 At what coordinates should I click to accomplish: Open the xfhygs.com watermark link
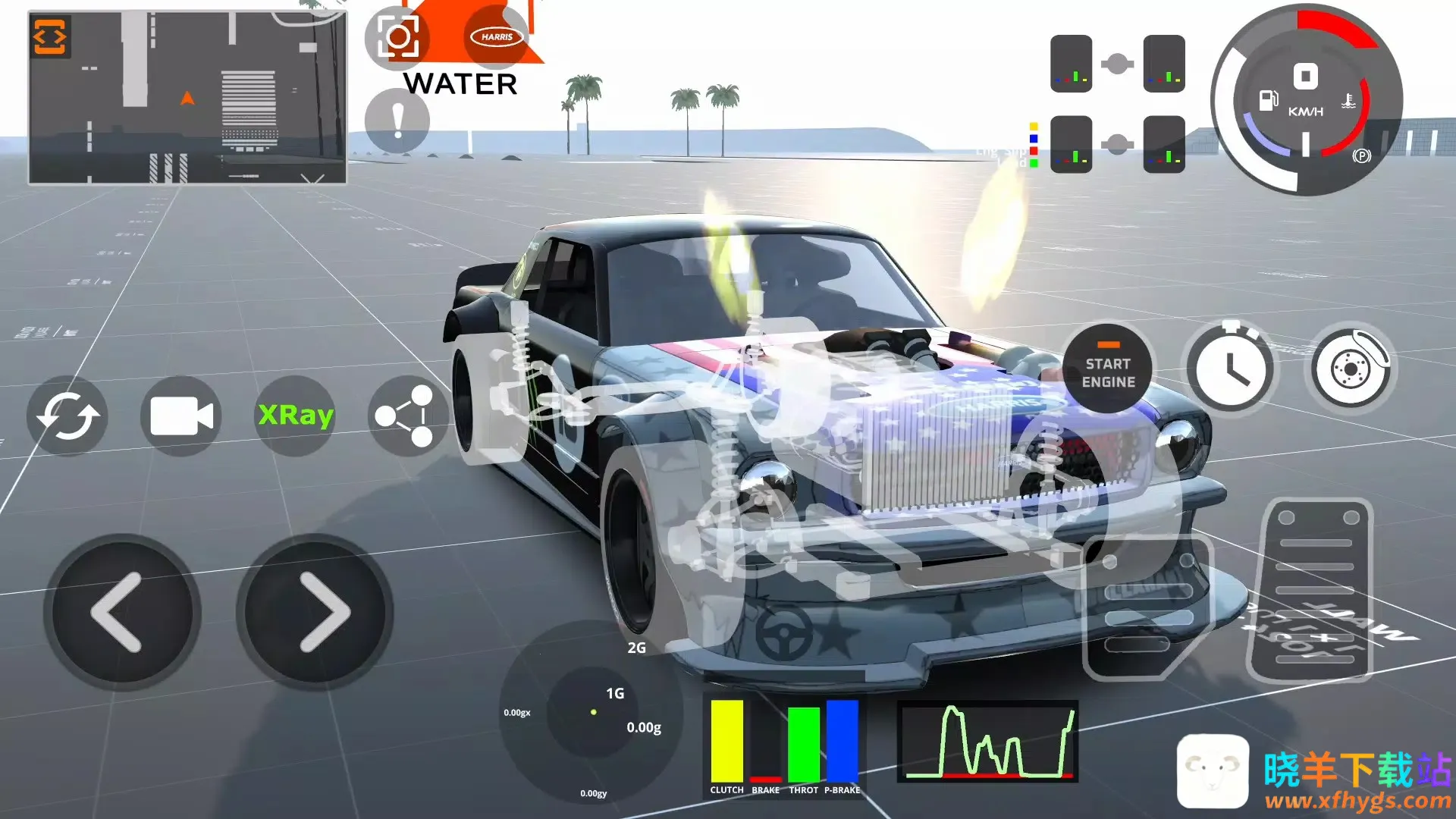tap(1357, 801)
